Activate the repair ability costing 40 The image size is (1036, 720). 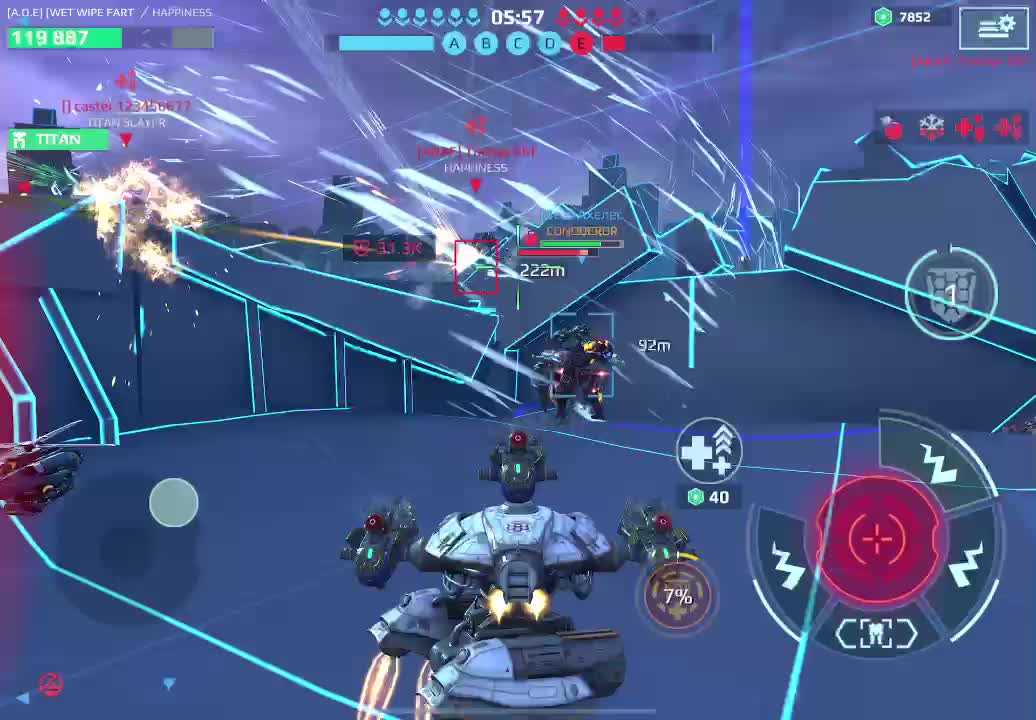(x=709, y=452)
